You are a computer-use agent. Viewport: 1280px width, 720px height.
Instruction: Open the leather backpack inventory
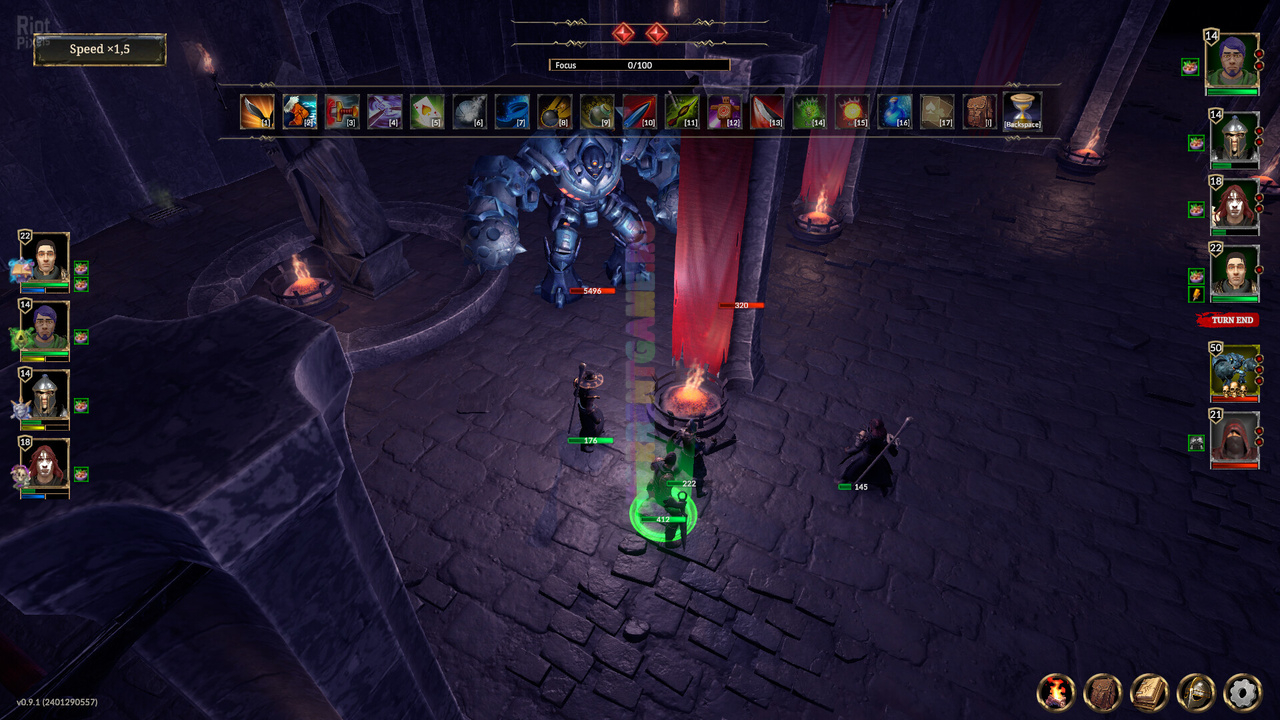1103,692
